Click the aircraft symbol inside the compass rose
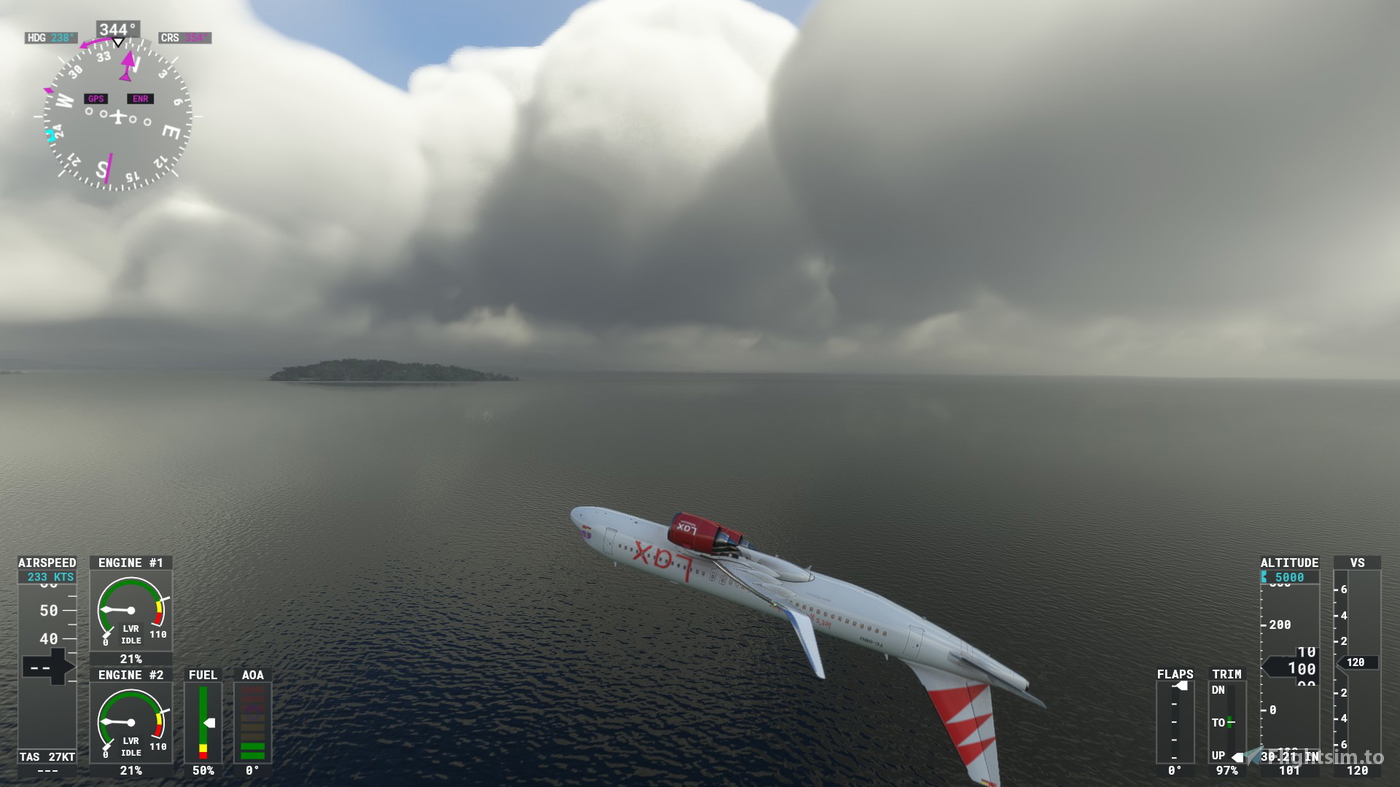The height and width of the screenshot is (787, 1400). 118,118
